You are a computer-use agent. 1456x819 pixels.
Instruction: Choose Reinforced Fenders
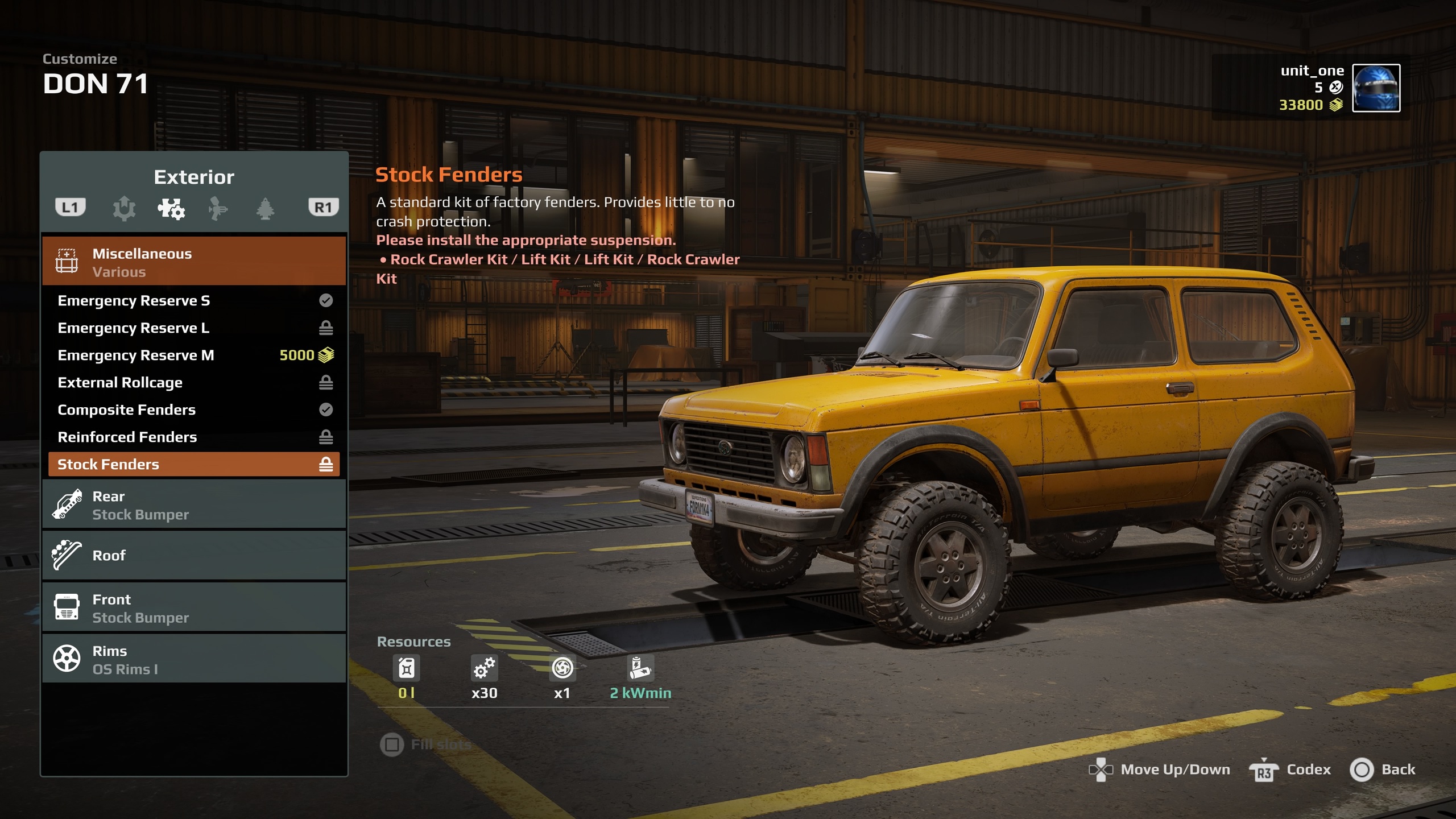pyautogui.click(x=193, y=437)
